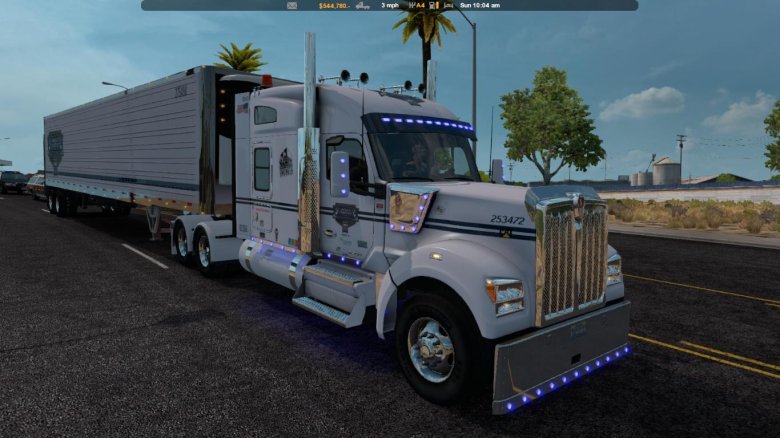Select the bed rest icon
The image size is (780, 438).
coord(448,5)
